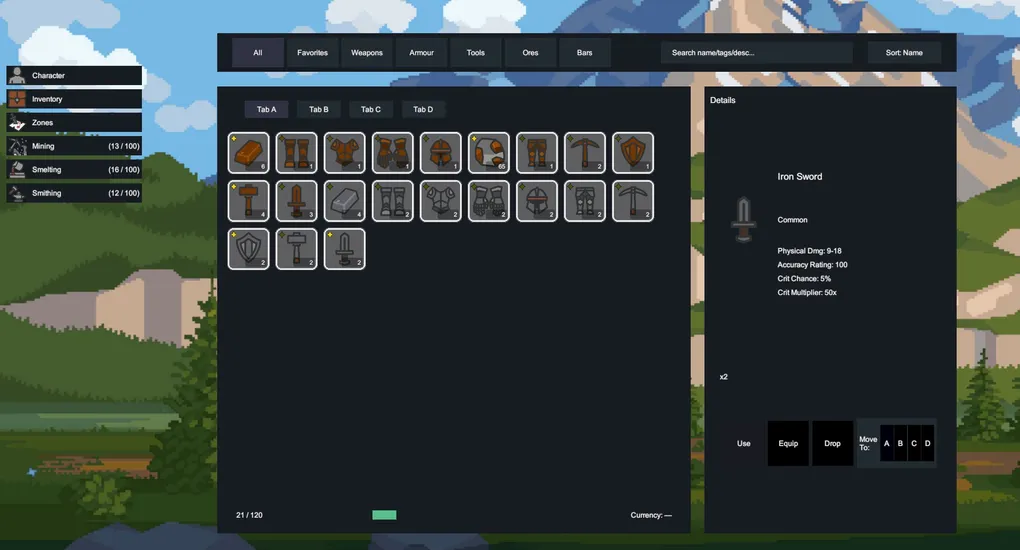Pick the copper sword slot

(x=297, y=201)
